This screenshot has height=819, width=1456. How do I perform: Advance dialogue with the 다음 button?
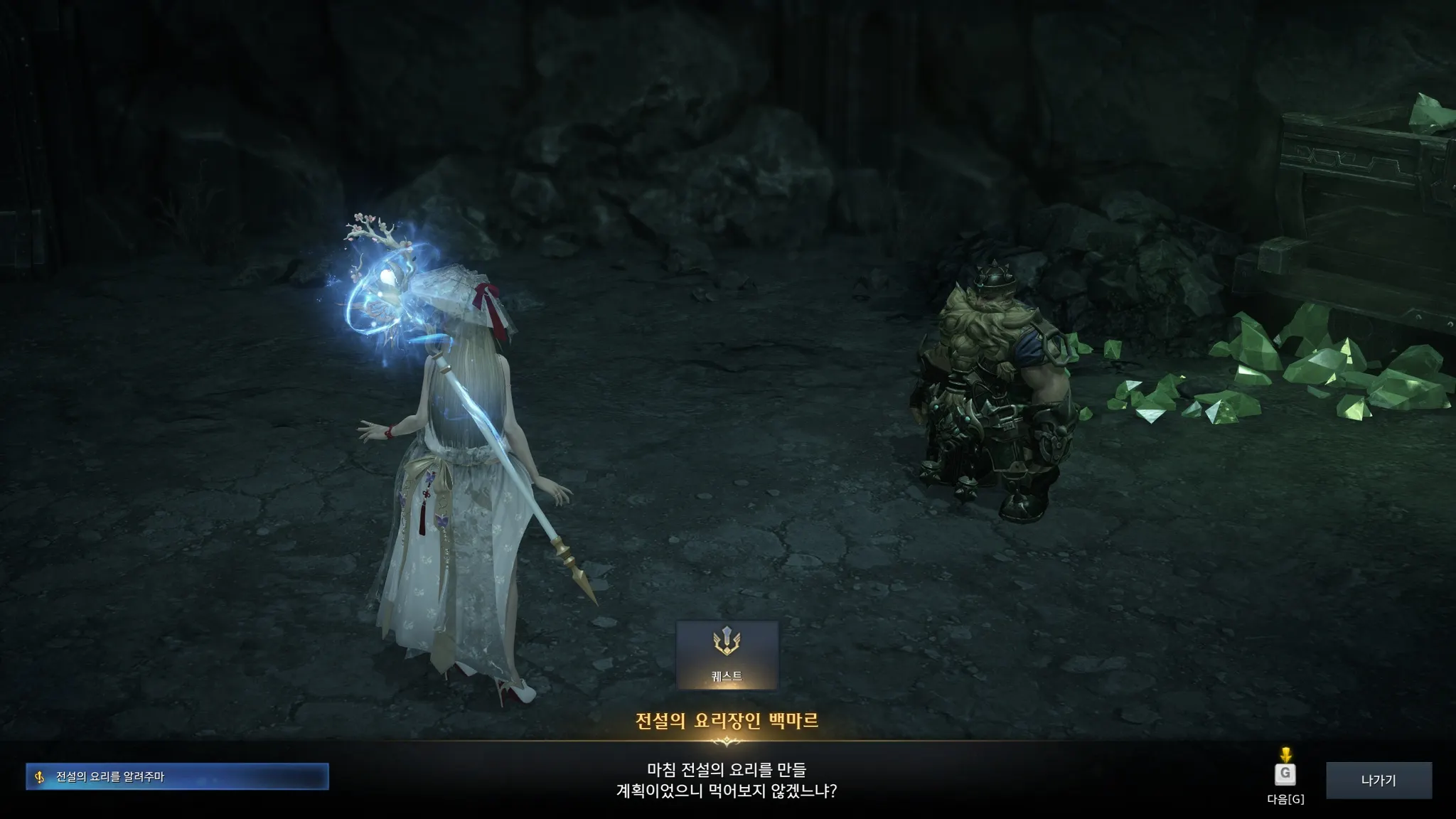(1285, 774)
